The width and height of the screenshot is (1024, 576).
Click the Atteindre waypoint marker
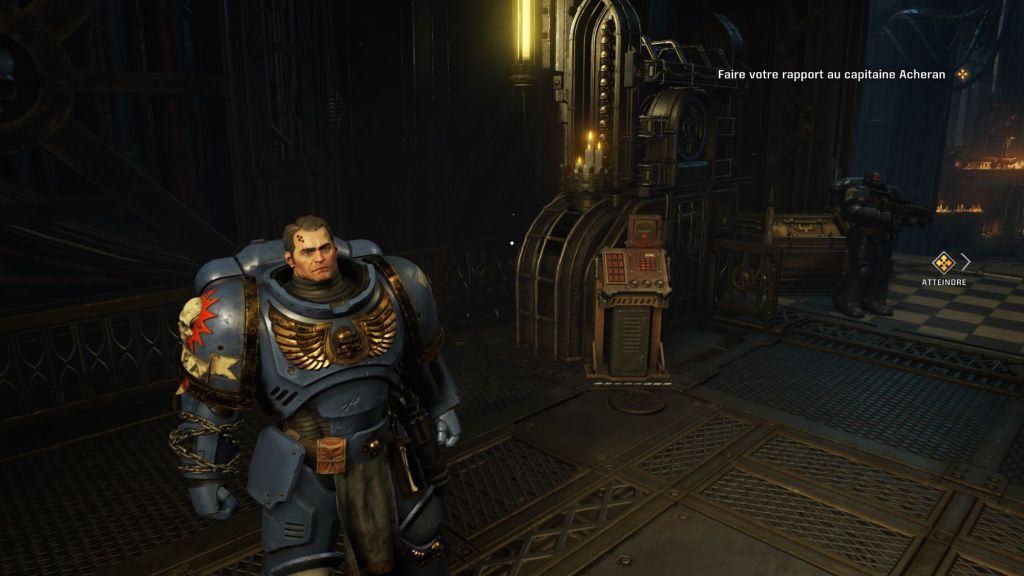tap(943, 263)
